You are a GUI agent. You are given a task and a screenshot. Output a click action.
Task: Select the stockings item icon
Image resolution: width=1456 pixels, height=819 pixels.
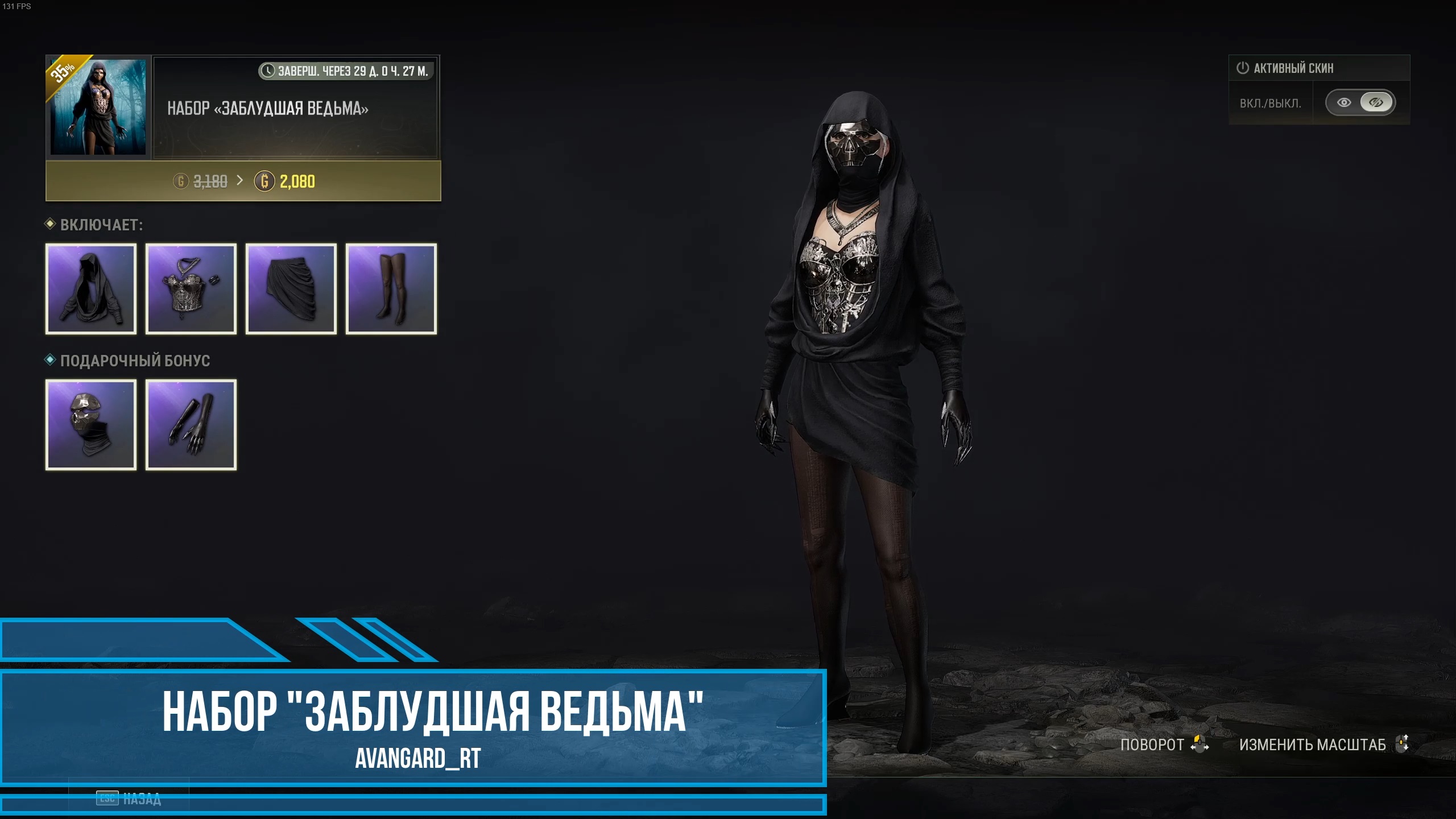(x=391, y=289)
